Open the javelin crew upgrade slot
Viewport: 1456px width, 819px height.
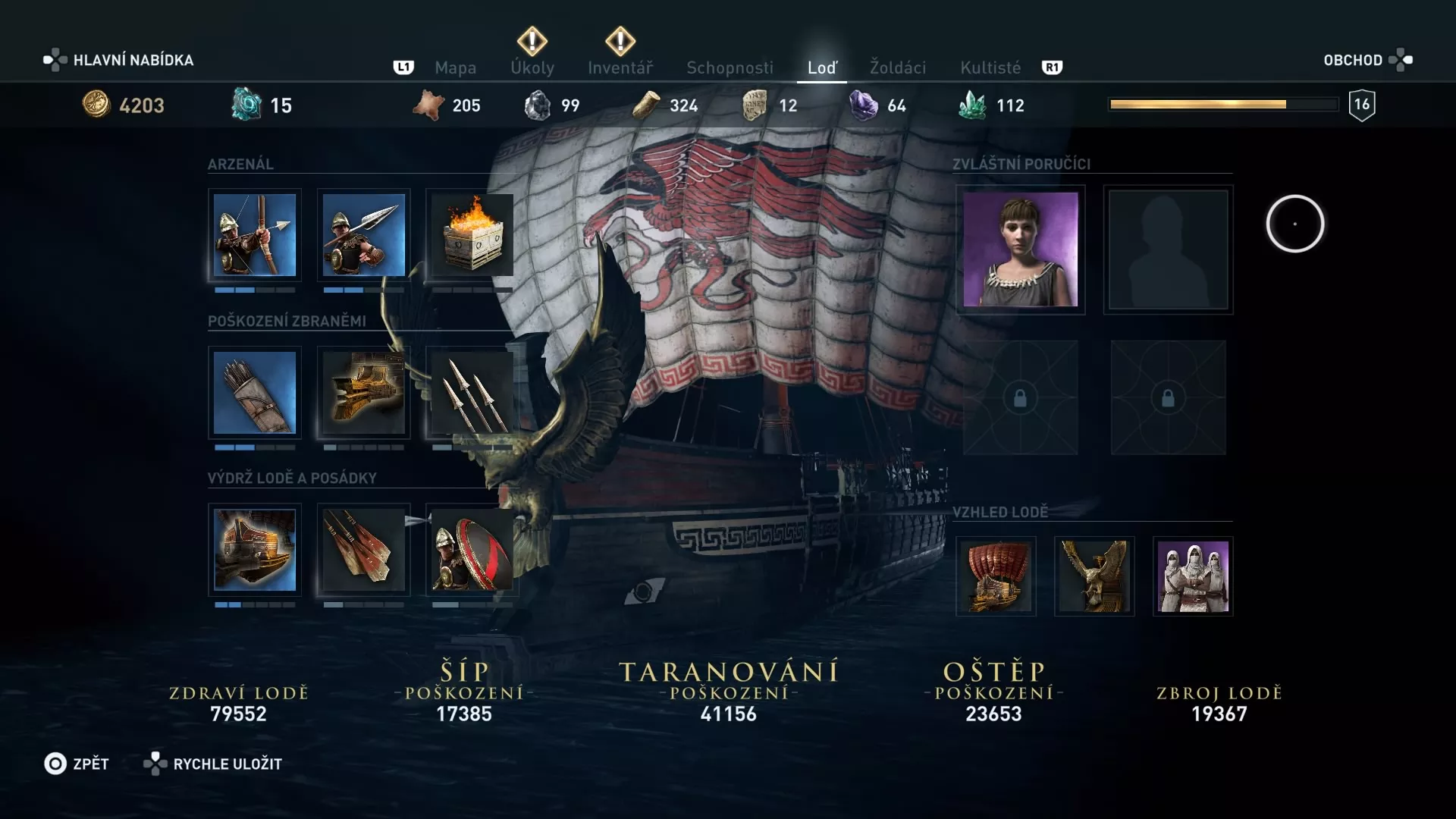364,236
